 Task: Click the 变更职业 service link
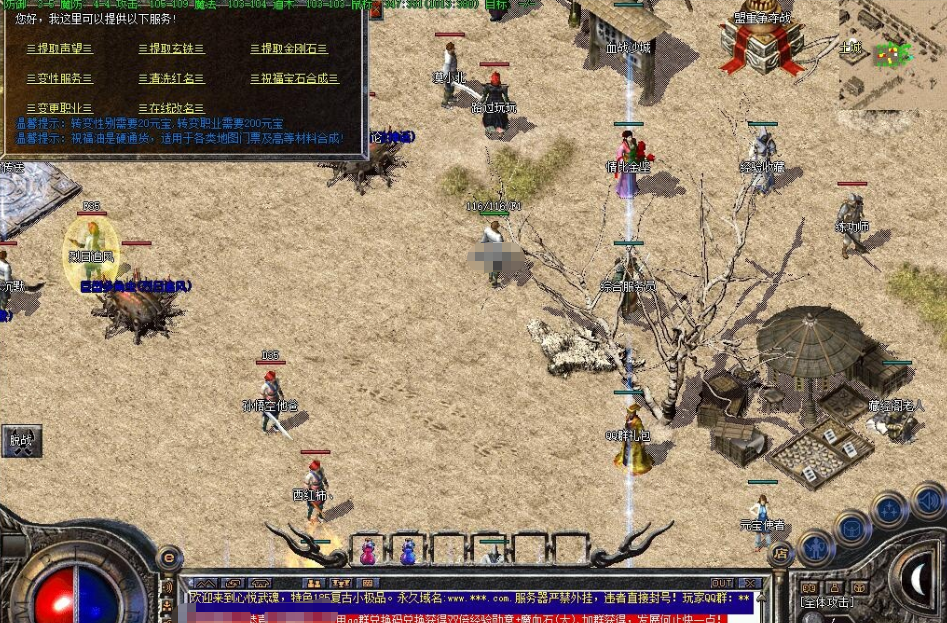tap(59, 108)
